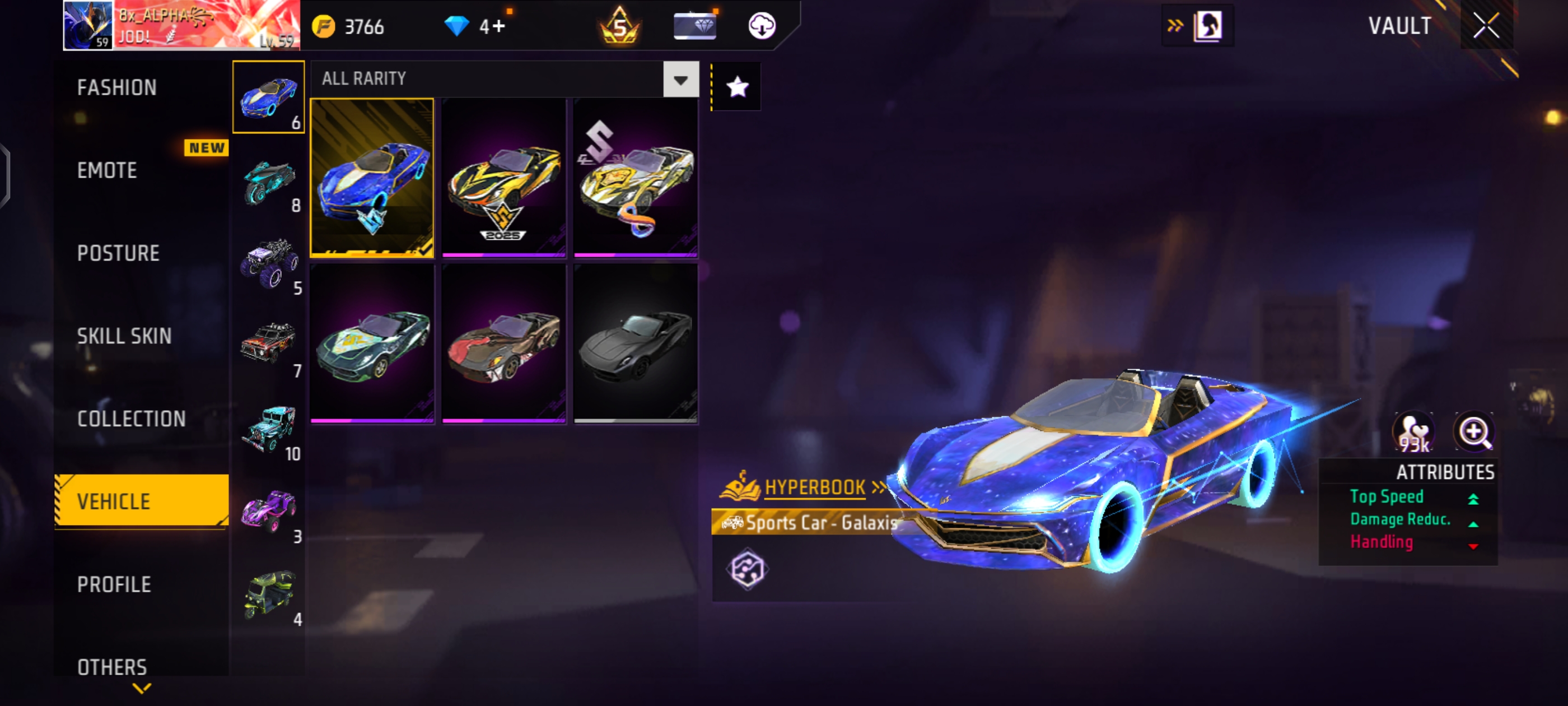The image size is (1568, 706).
Task: Switch to the Others tab
Action: 112,667
